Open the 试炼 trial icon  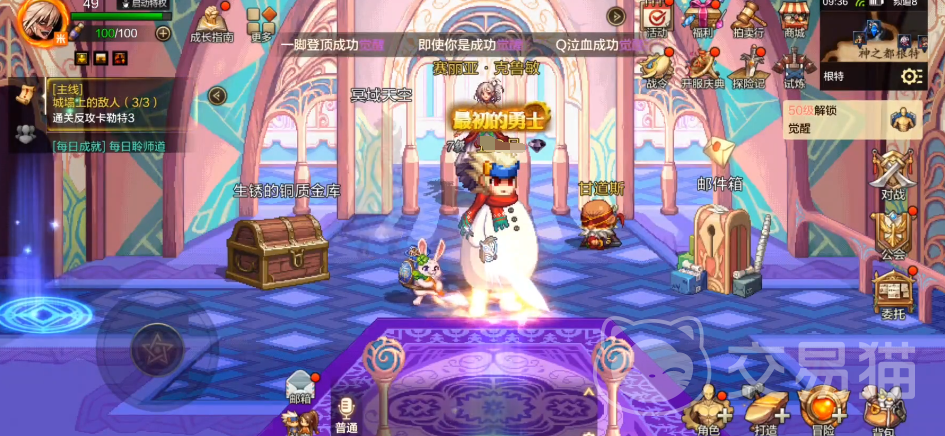794,66
